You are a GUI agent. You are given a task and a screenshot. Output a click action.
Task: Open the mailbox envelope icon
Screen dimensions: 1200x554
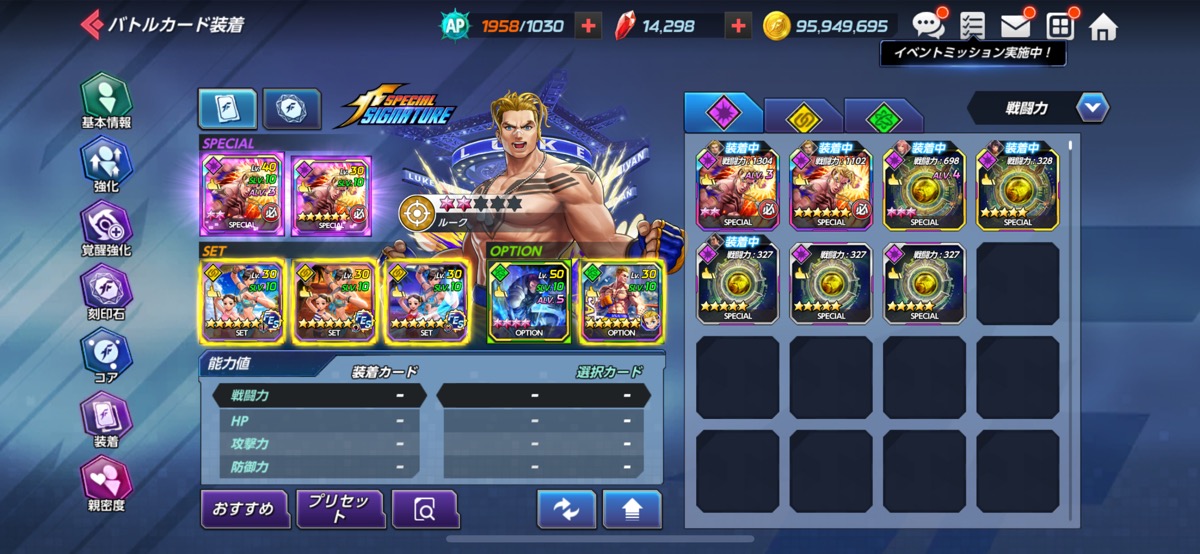(1015, 25)
